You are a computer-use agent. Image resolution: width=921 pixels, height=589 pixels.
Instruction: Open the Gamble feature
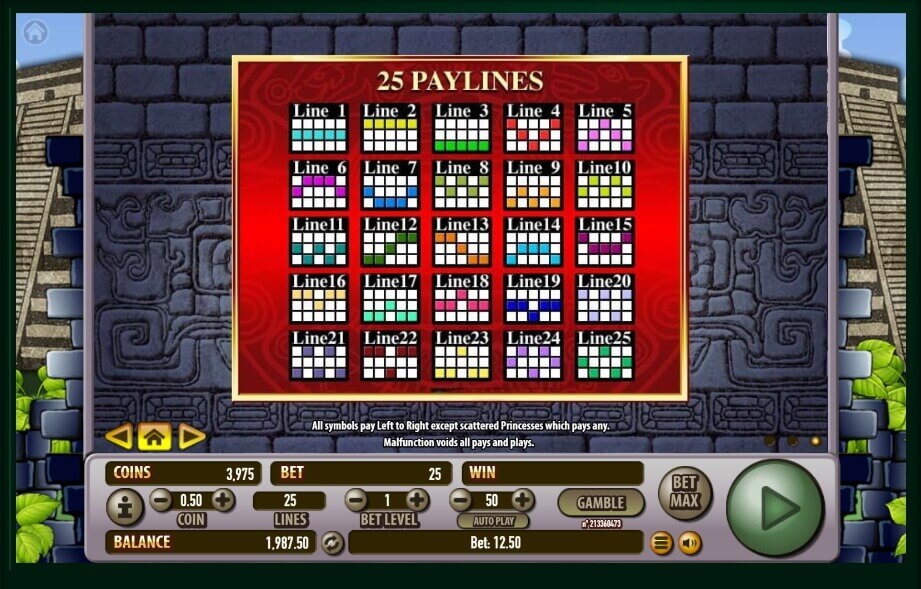tap(601, 502)
